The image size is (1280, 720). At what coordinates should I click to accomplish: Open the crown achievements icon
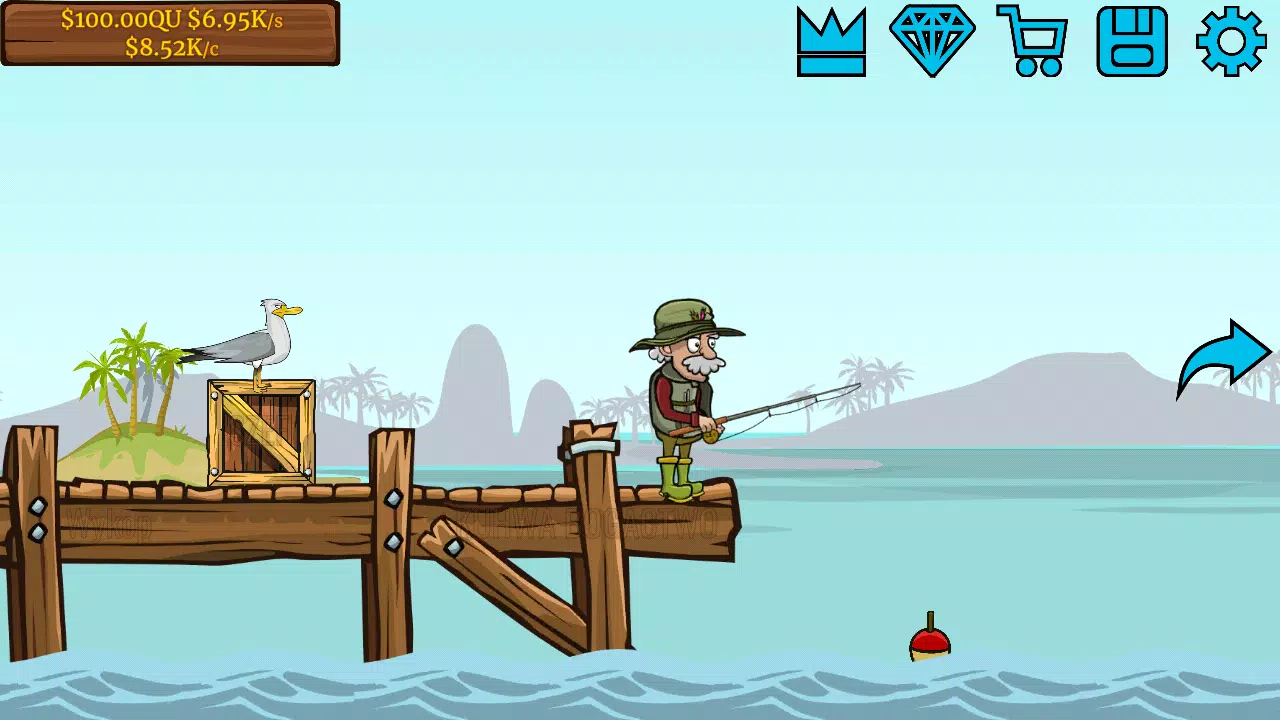pyautogui.click(x=831, y=40)
